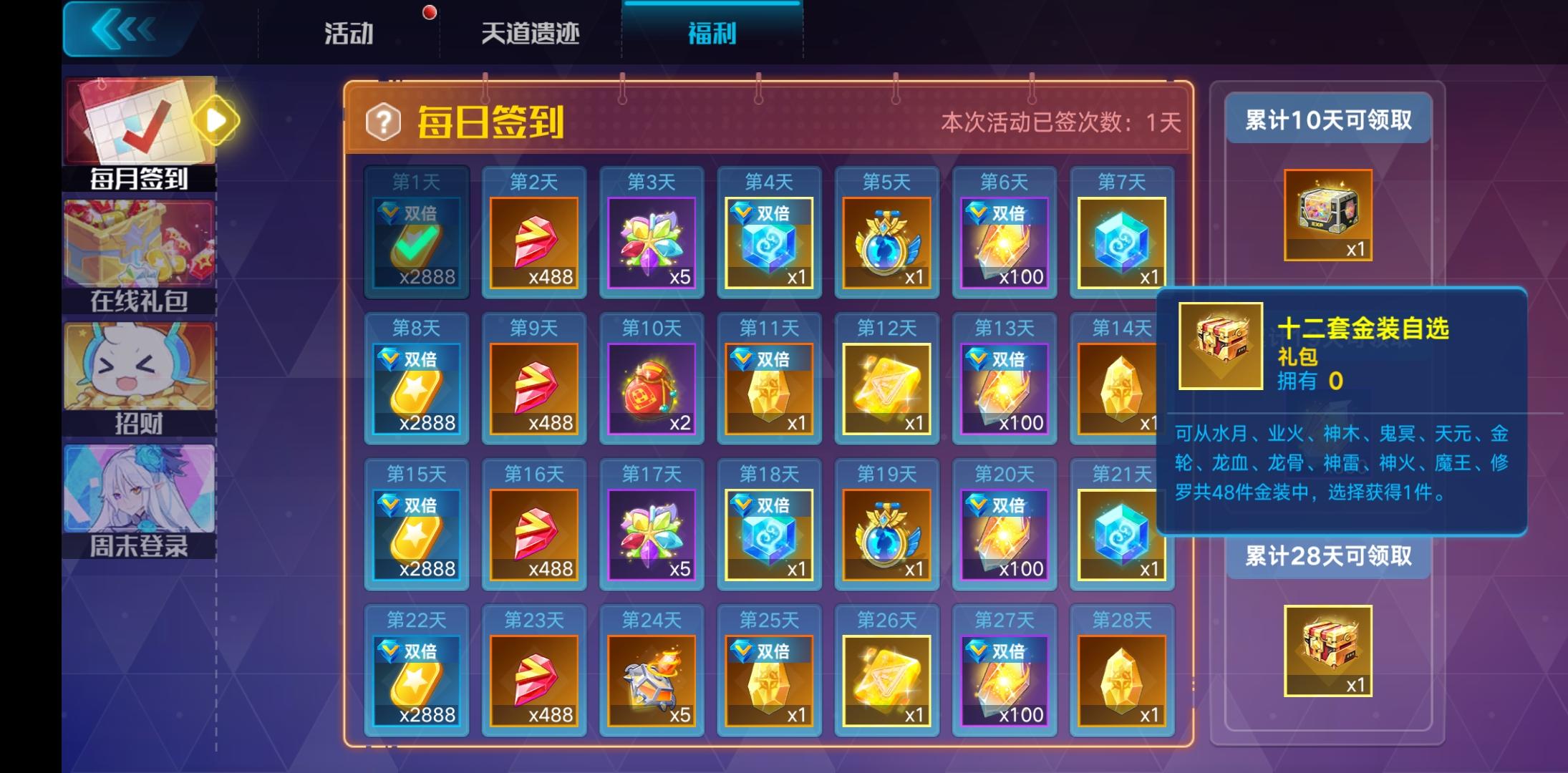The height and width of the screenshot is (773, 1568).
Task: Open the 每日签到 help question mark icon
Action: pyautogui.click(x=384, y=123)
